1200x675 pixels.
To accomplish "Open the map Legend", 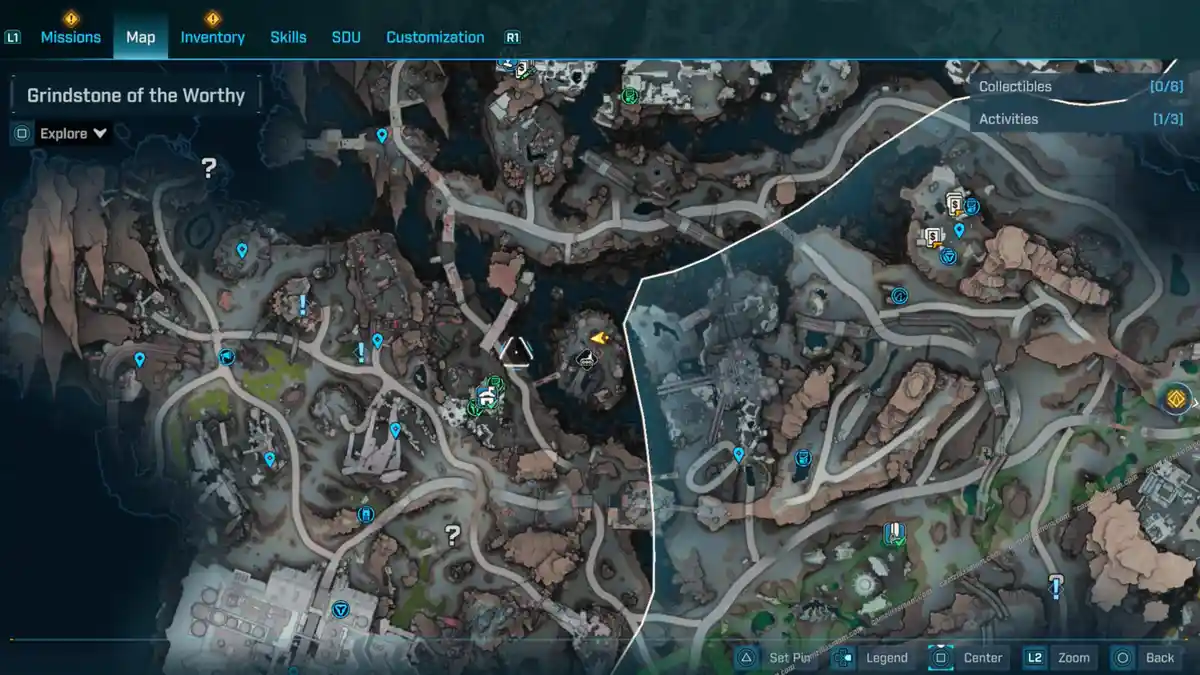I will (872, 658).
